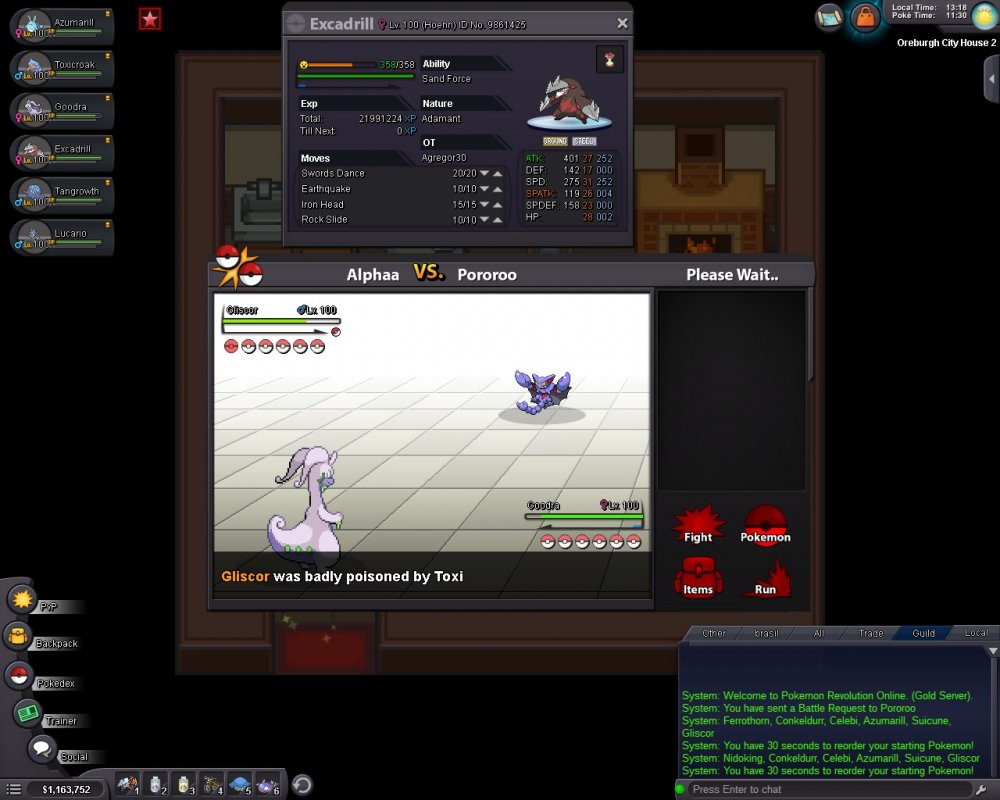Image resolution: width=1000 pixels, height=800 pixels.
Task: Switch to the Guild chat tab
Action: click(923, 633)
